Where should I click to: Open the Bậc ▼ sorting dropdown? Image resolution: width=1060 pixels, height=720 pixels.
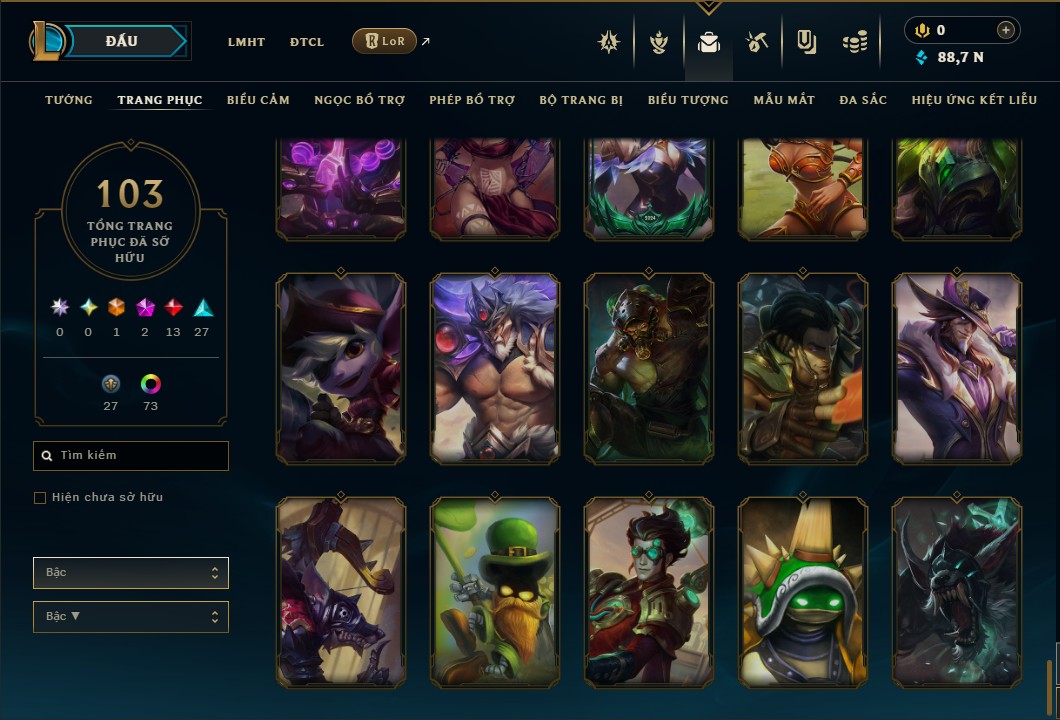[x=131, y=617]
